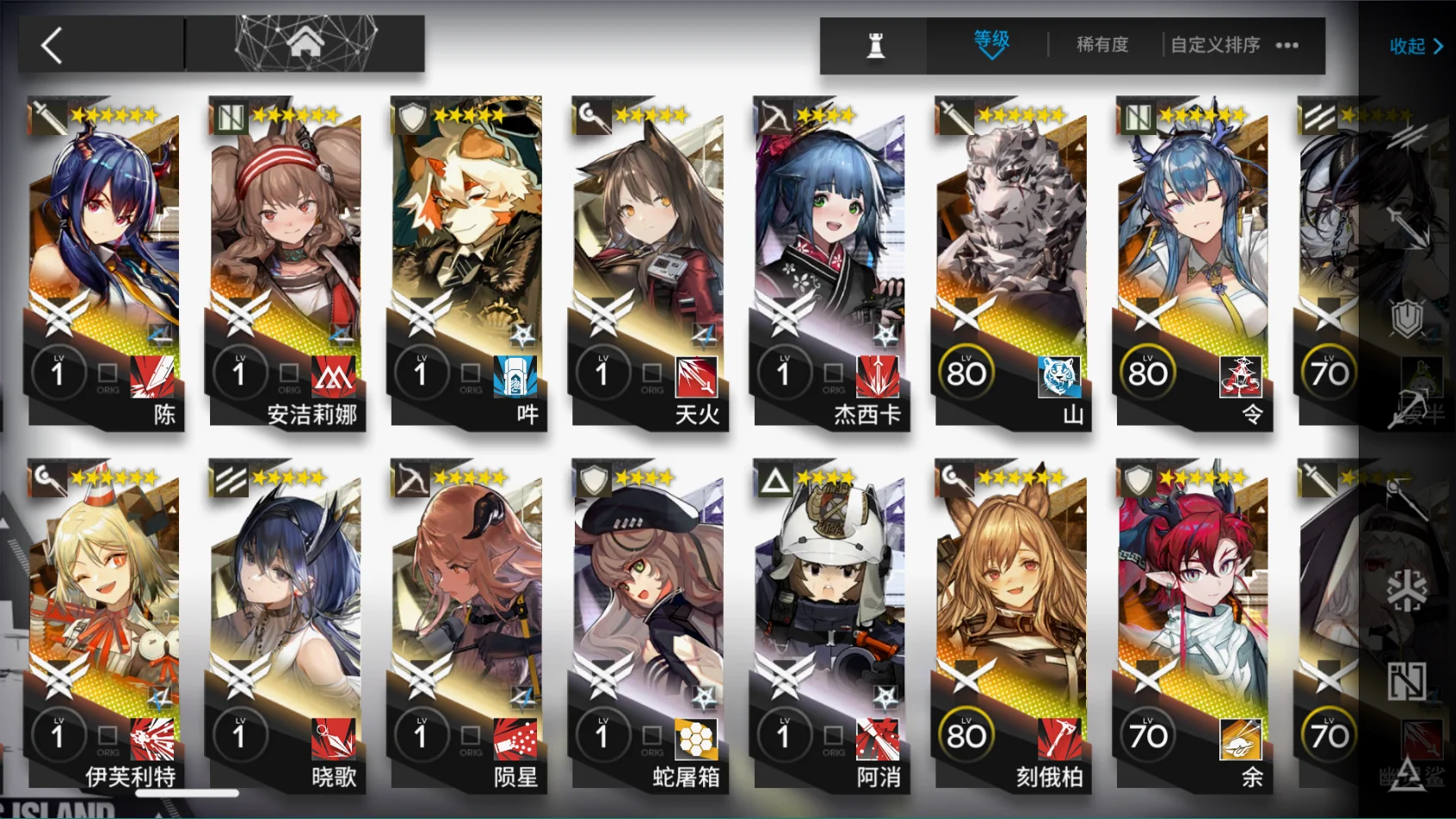Go back with the arrow button

[53, 45]
